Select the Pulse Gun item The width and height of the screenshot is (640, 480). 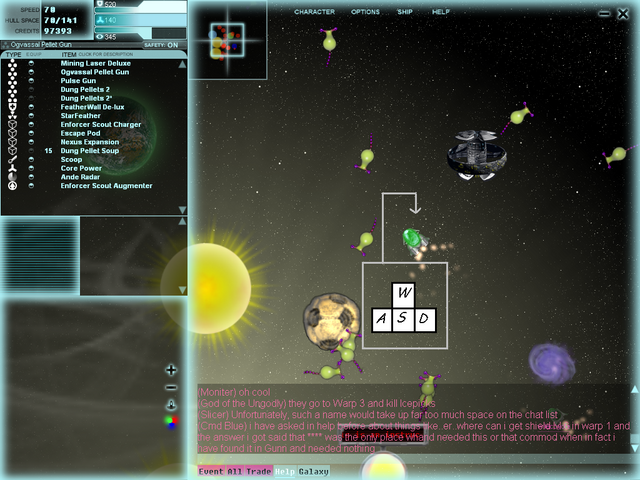78,80
